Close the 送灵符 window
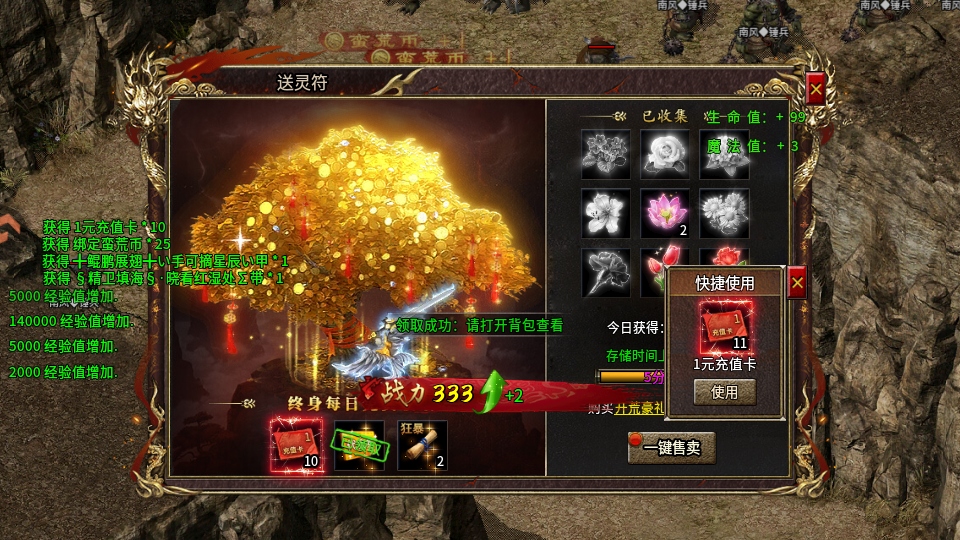Screen dimensions: 960x540 click(815, 90)
